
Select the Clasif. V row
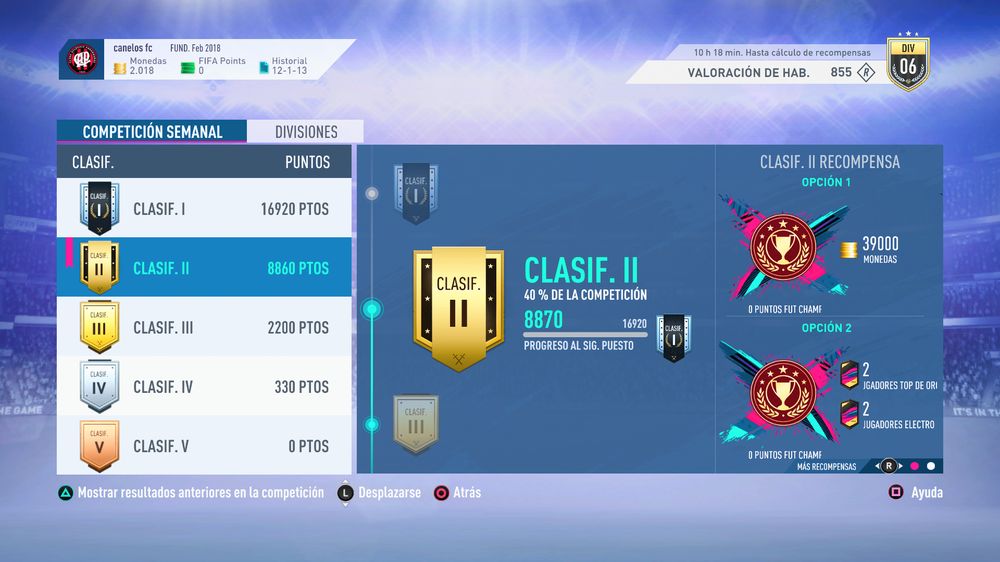tap(204, 446)
